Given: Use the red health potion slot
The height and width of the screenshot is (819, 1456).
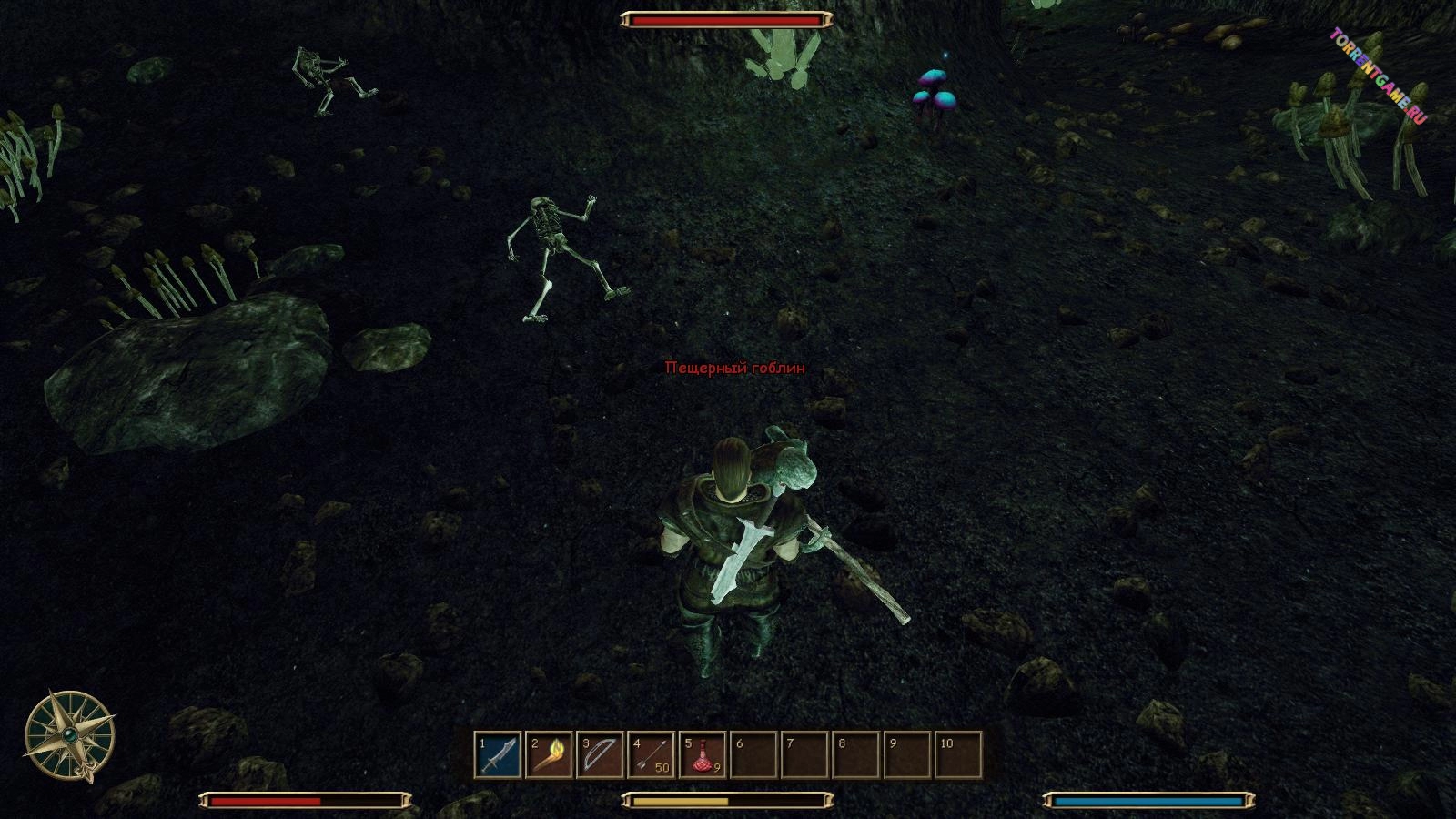Looking at the screenshot, I should (x=703, y=755).
